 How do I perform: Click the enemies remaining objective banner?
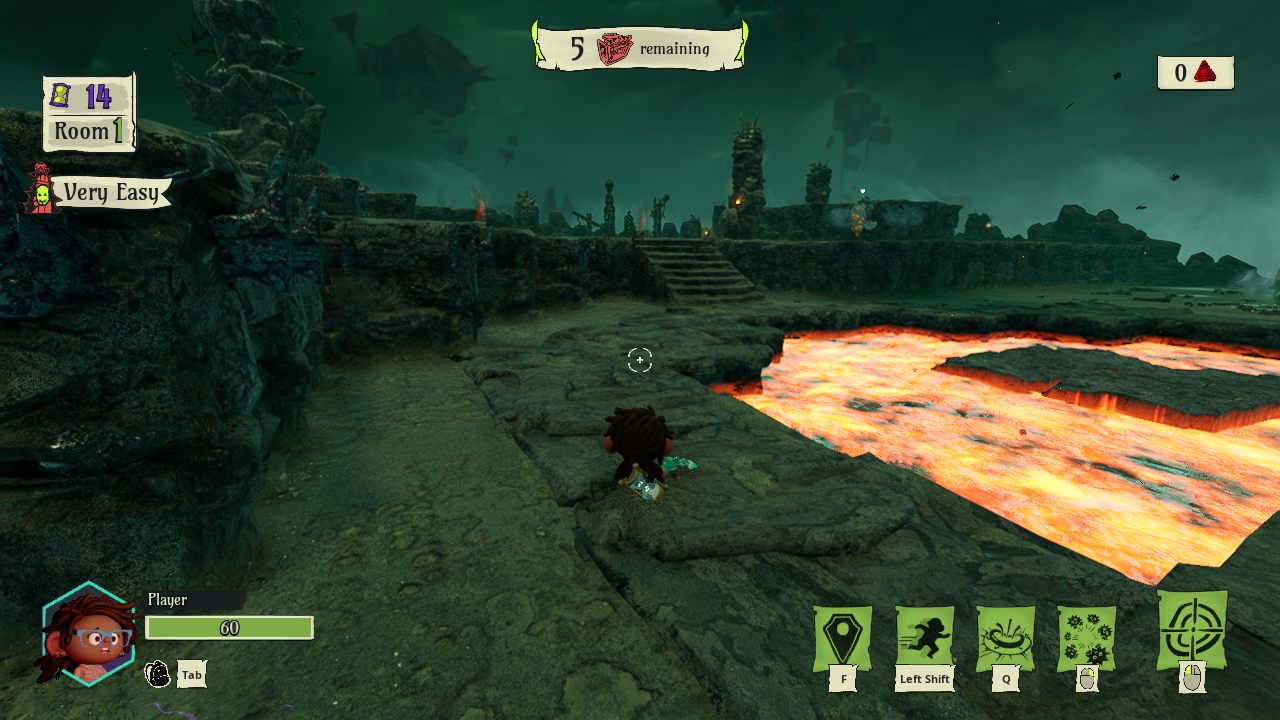pyautogui.click(x=640, y=48)
